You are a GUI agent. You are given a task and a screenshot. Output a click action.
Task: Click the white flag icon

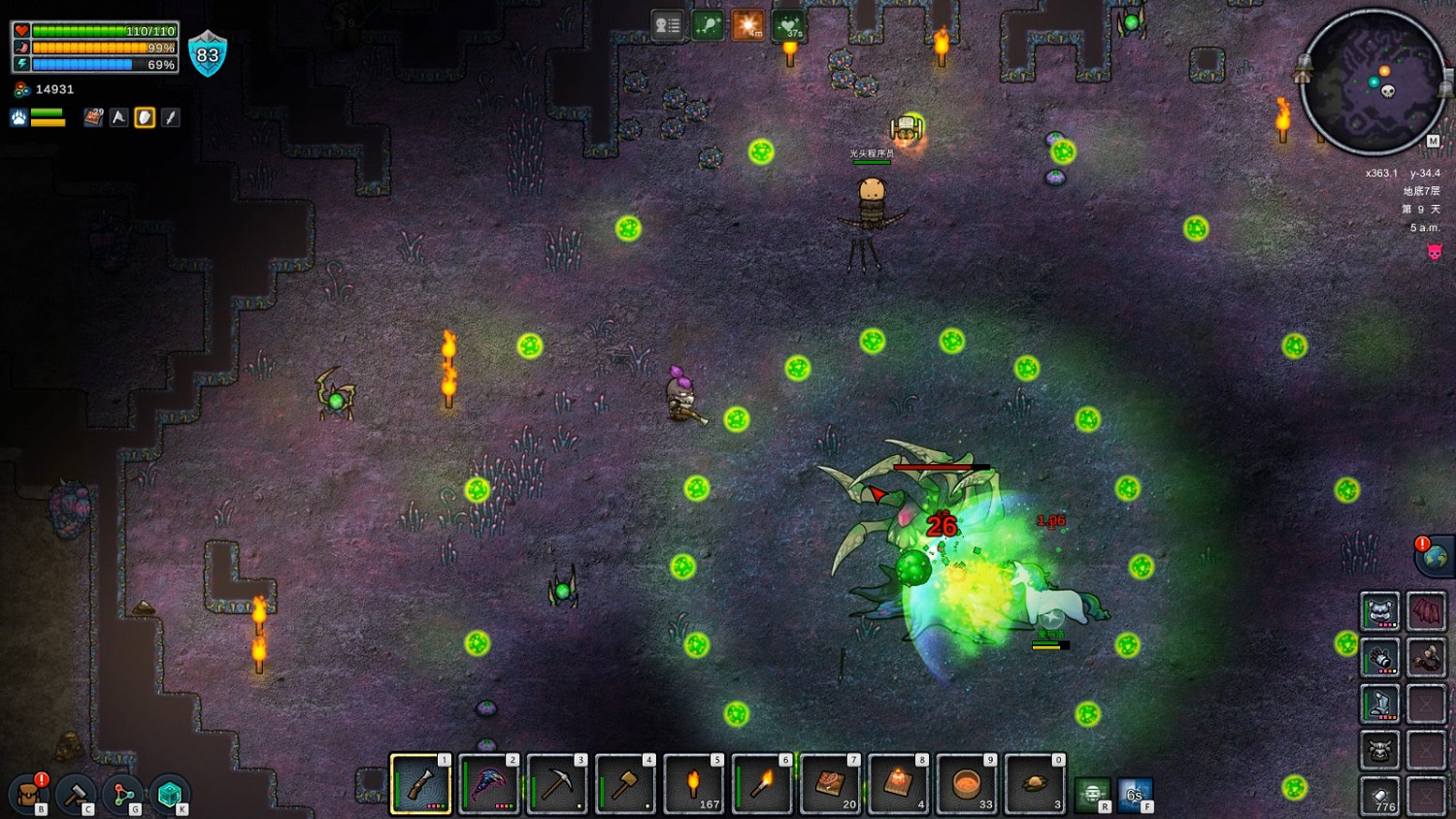(x=118, y=116)
